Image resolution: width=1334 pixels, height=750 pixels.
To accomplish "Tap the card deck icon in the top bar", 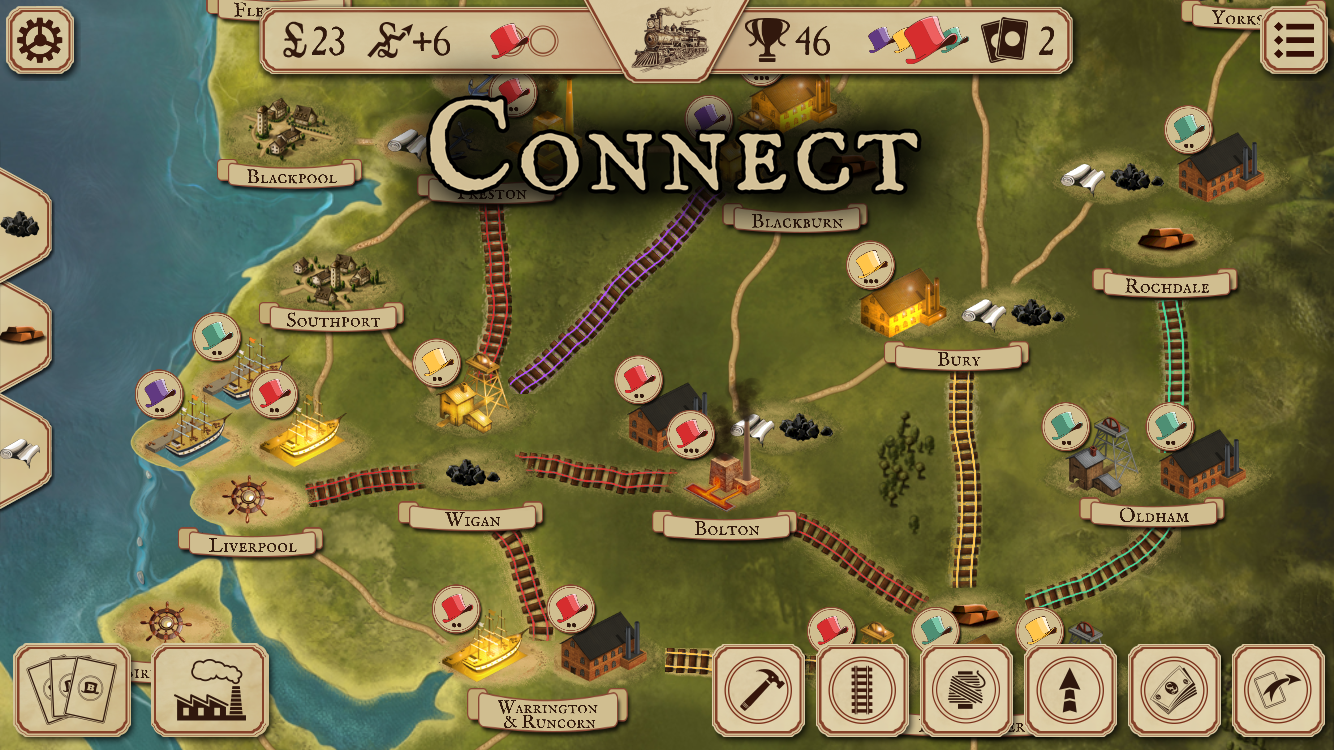I will click(1004, 41).
